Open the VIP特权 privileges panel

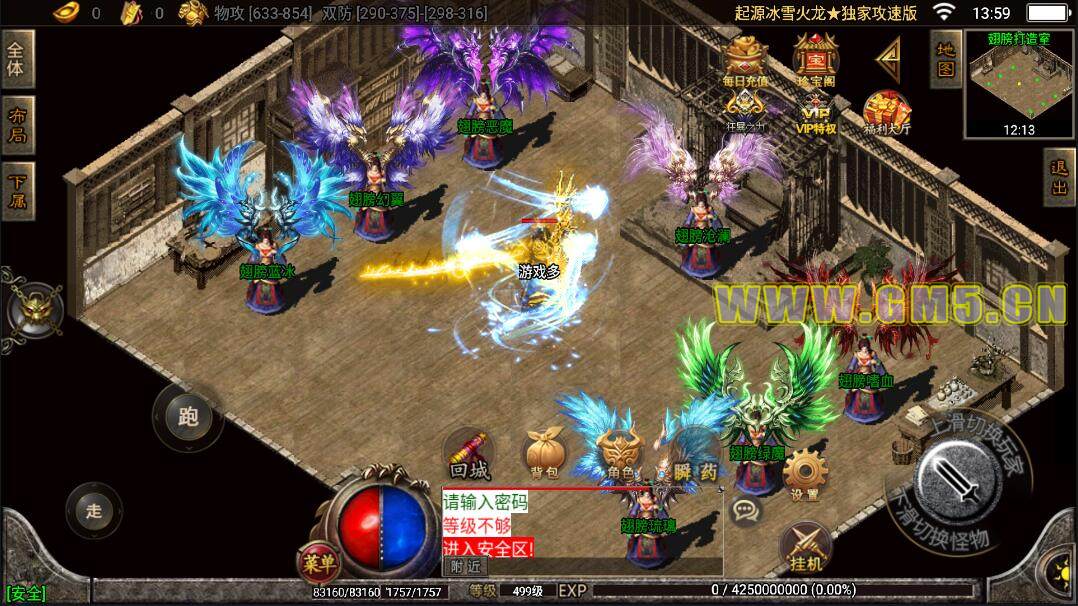tap(816, 112)
